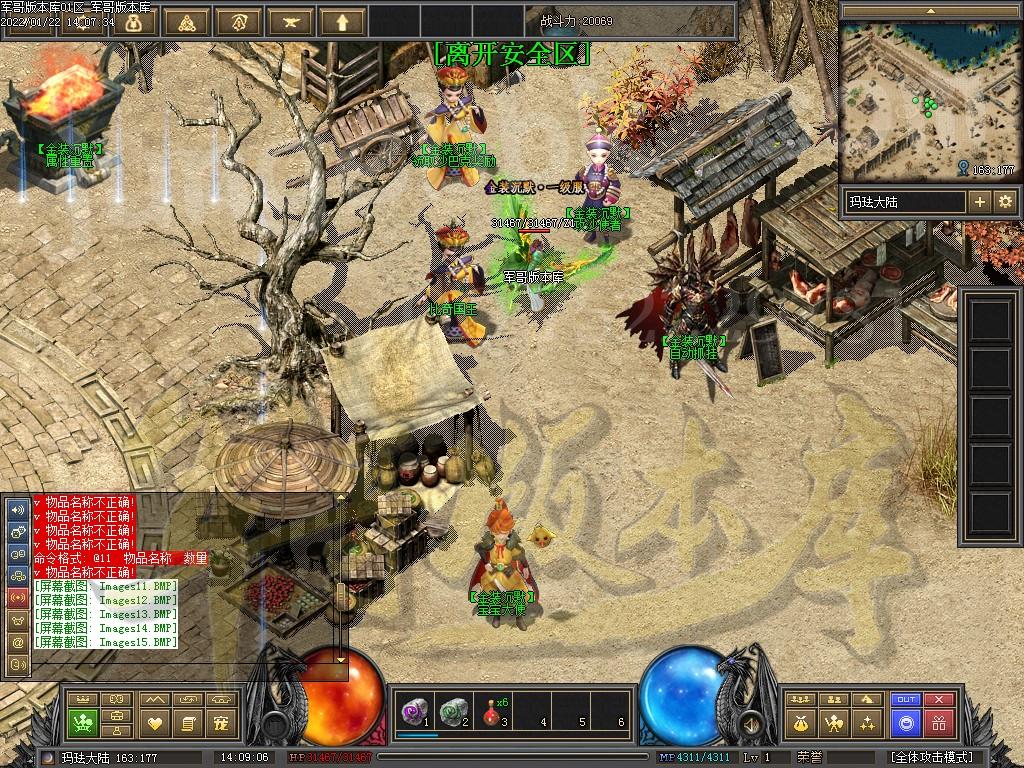1024x768 pixels.
Task: Open the gold bag inventory icon
Action: [801, 722]
